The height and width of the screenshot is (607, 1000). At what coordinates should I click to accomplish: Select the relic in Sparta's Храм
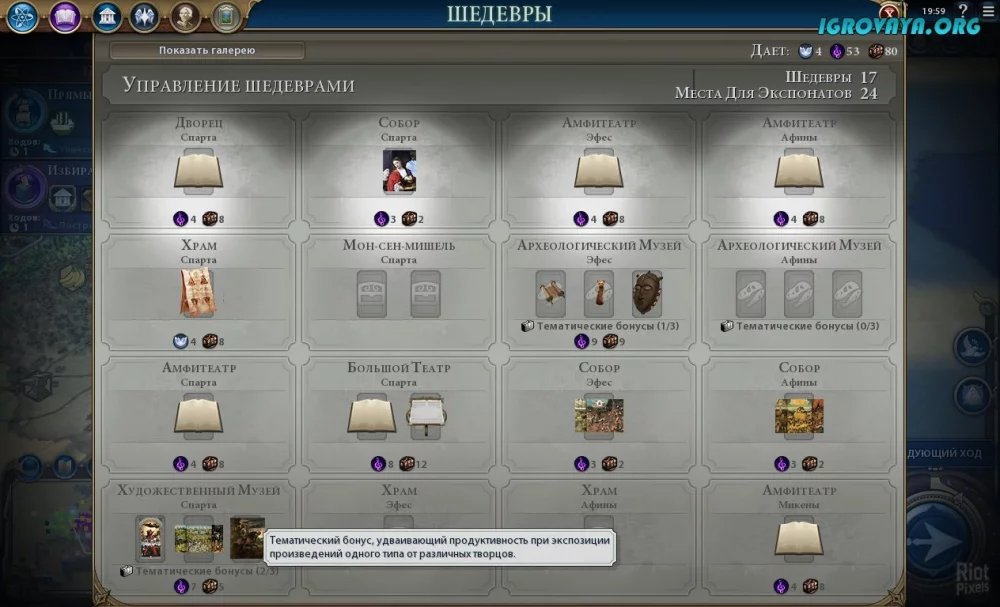pyautogui.click(x=198, y=292)
